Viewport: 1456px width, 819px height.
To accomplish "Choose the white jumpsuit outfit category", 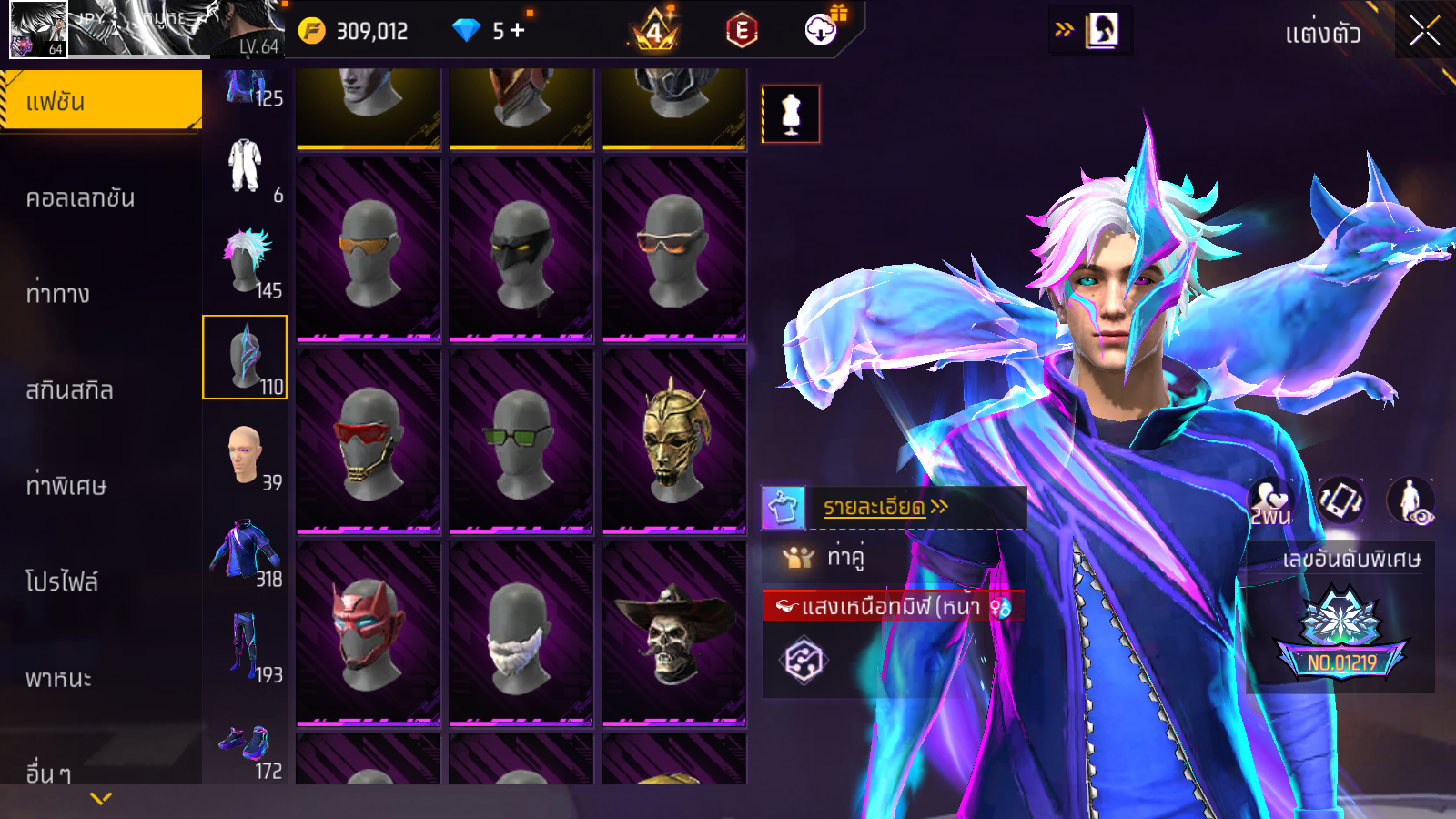I will pyautogui.click(x=246, y=167).
